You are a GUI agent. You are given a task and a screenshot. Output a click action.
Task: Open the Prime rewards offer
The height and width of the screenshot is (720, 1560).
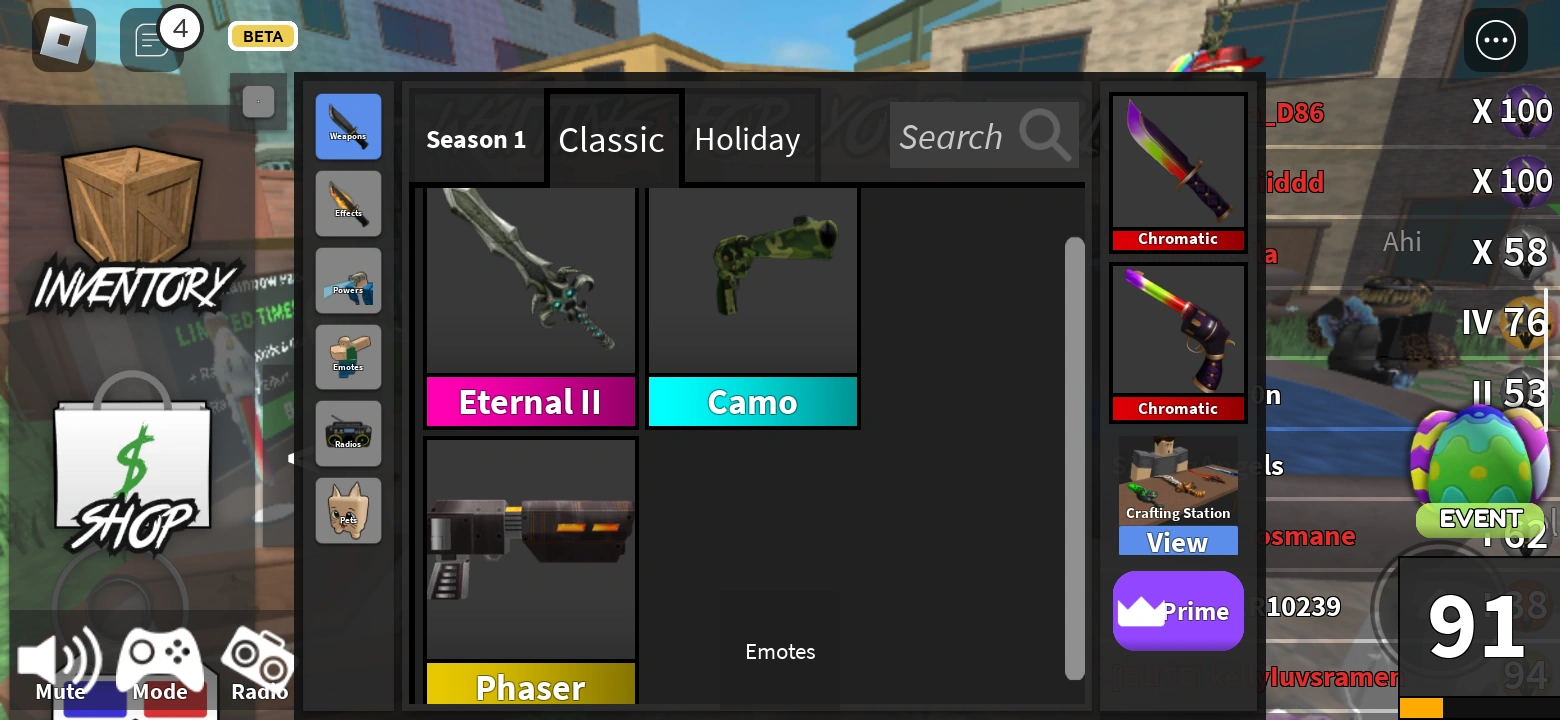[1178, 611]
